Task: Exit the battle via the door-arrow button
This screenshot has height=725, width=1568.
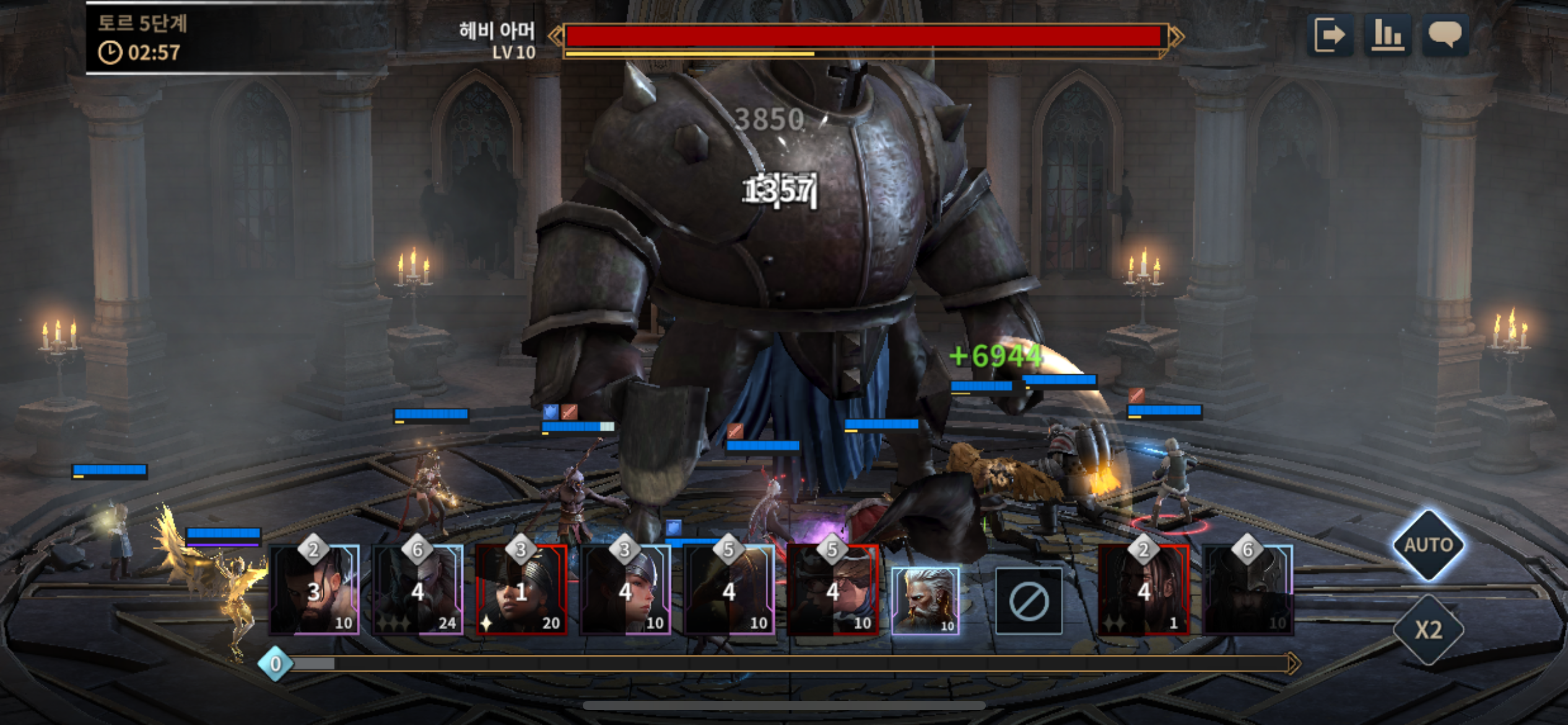Action: [x=1330, y=35]
